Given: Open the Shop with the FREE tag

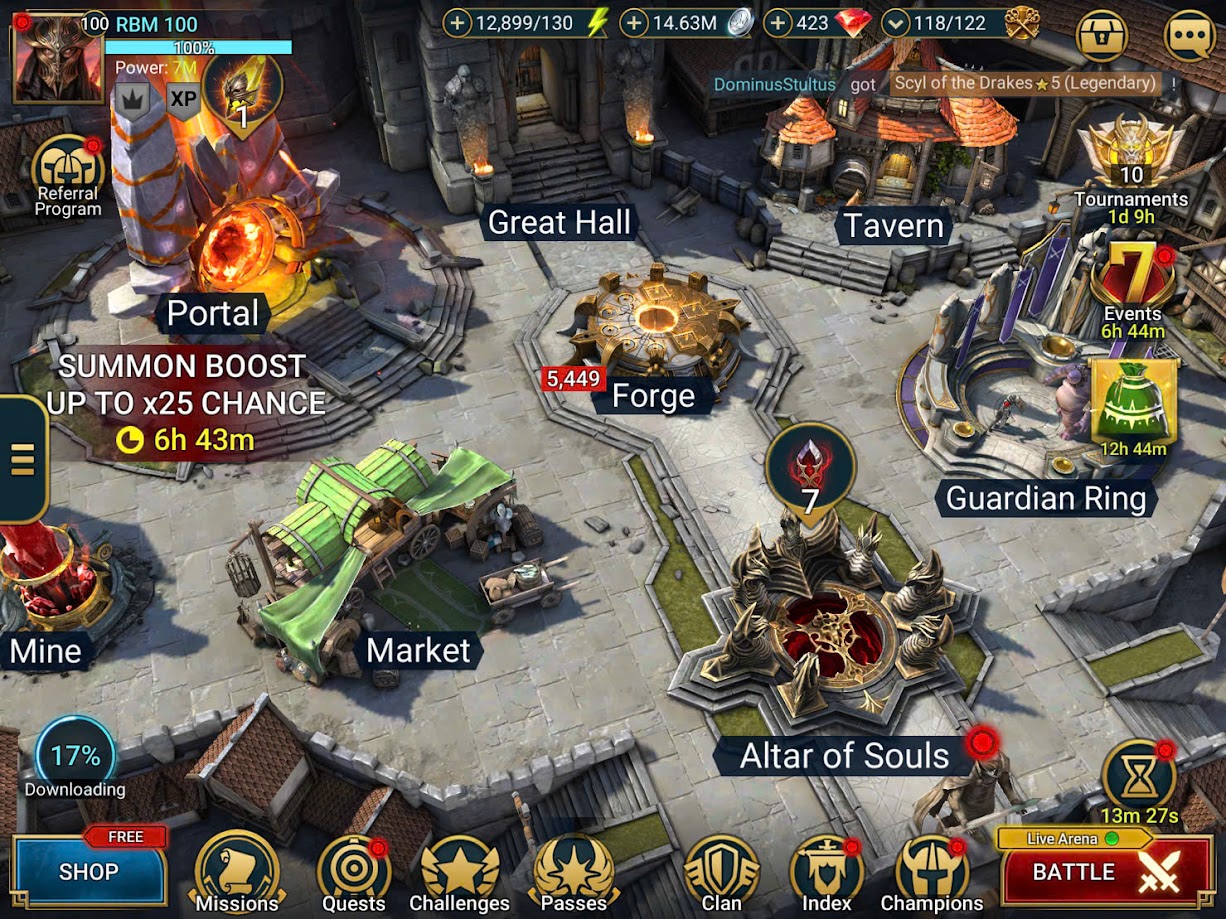Looking at the screenshot, I should pos(88,870).
